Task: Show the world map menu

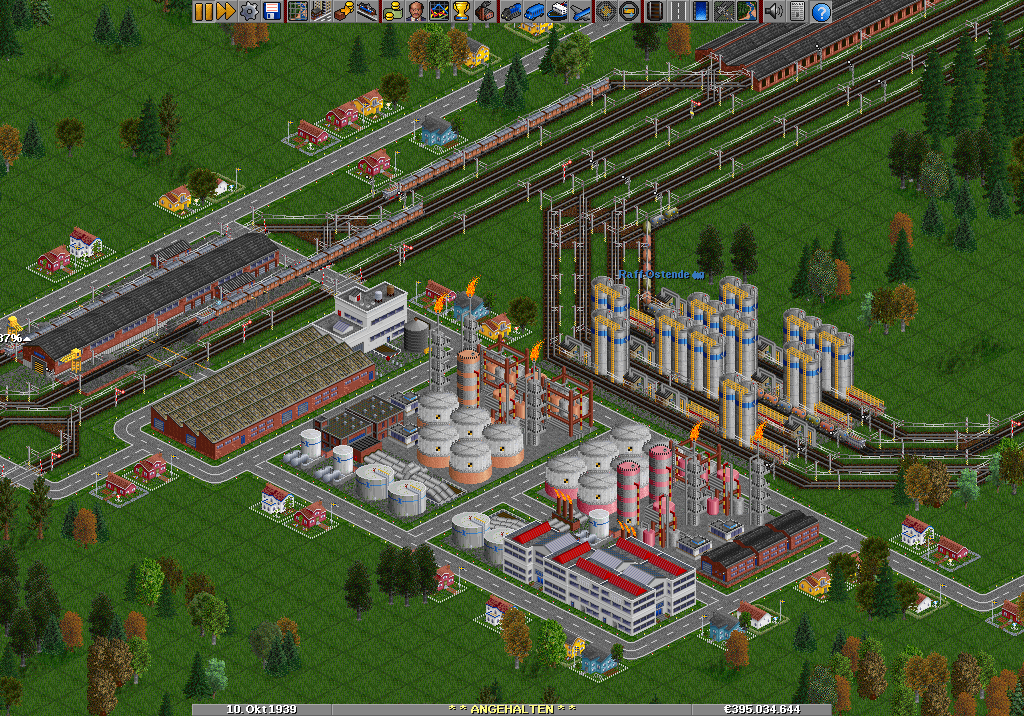Action: tap(297, 12)
